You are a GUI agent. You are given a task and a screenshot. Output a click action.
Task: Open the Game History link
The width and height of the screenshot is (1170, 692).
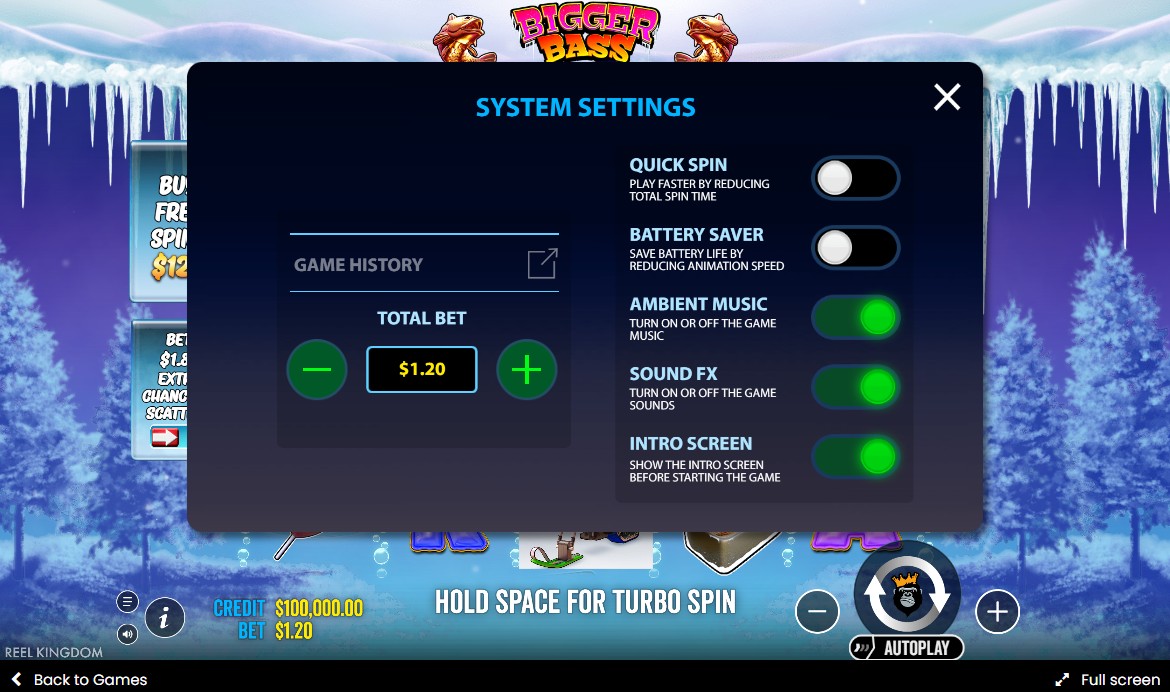[542, 264]
